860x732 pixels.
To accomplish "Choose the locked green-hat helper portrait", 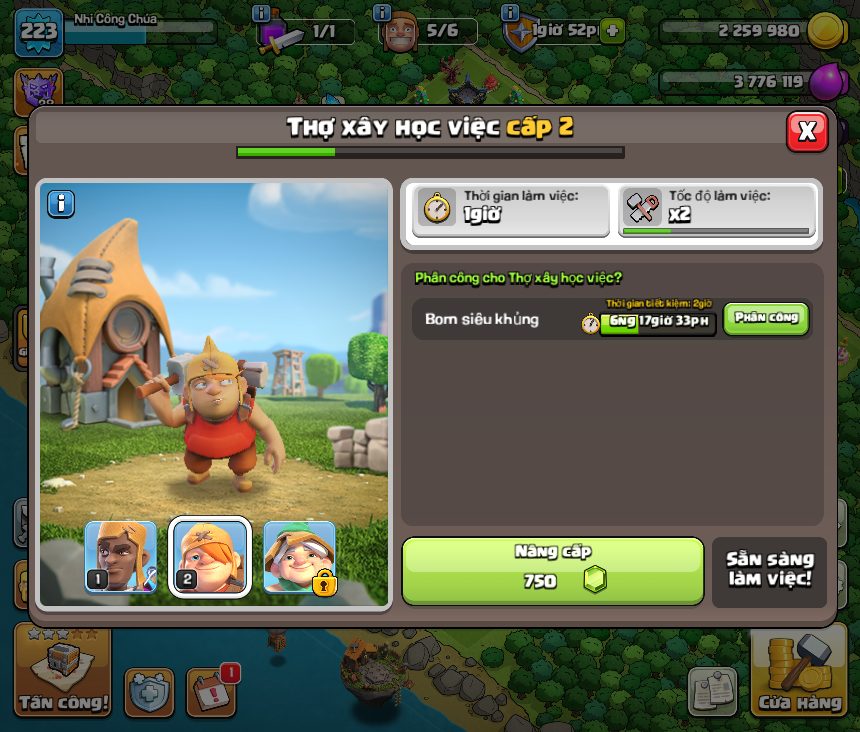I will [299, 557].
